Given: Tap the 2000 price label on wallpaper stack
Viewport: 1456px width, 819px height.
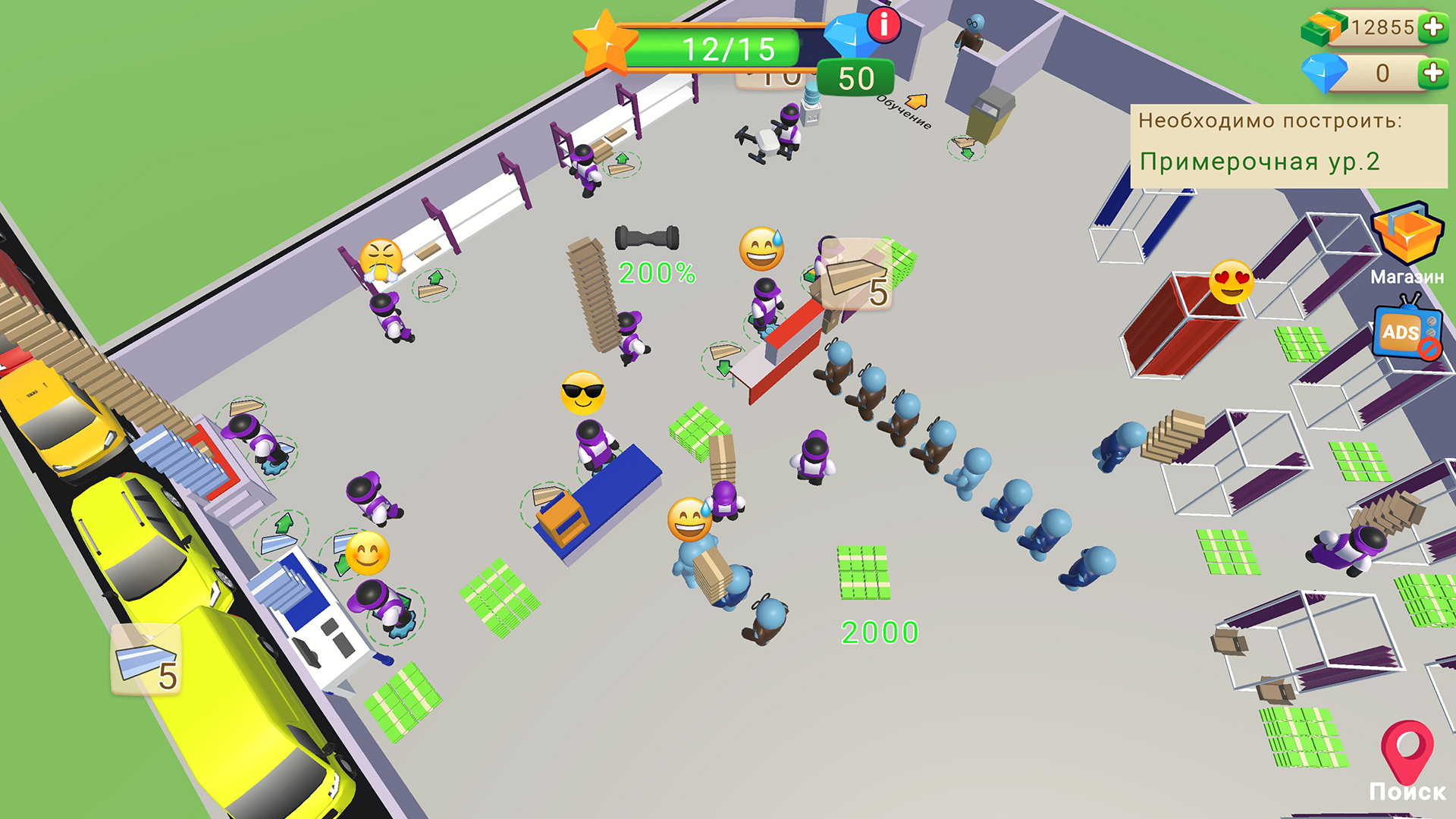Looking at the screenshot, I should click(x=878, y=630).
